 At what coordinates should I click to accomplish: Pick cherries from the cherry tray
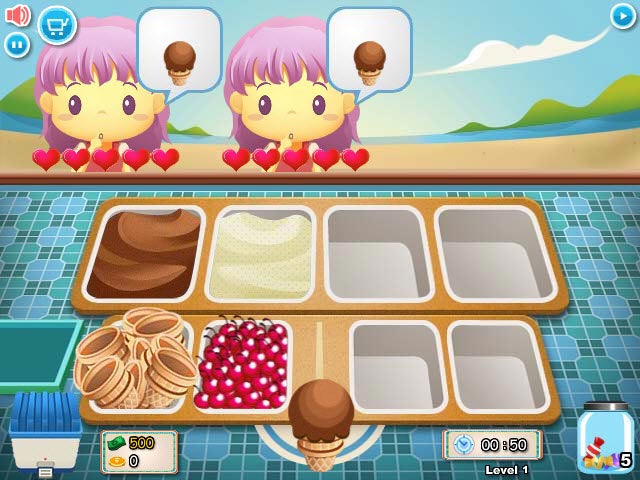click(x=242, y=366)
